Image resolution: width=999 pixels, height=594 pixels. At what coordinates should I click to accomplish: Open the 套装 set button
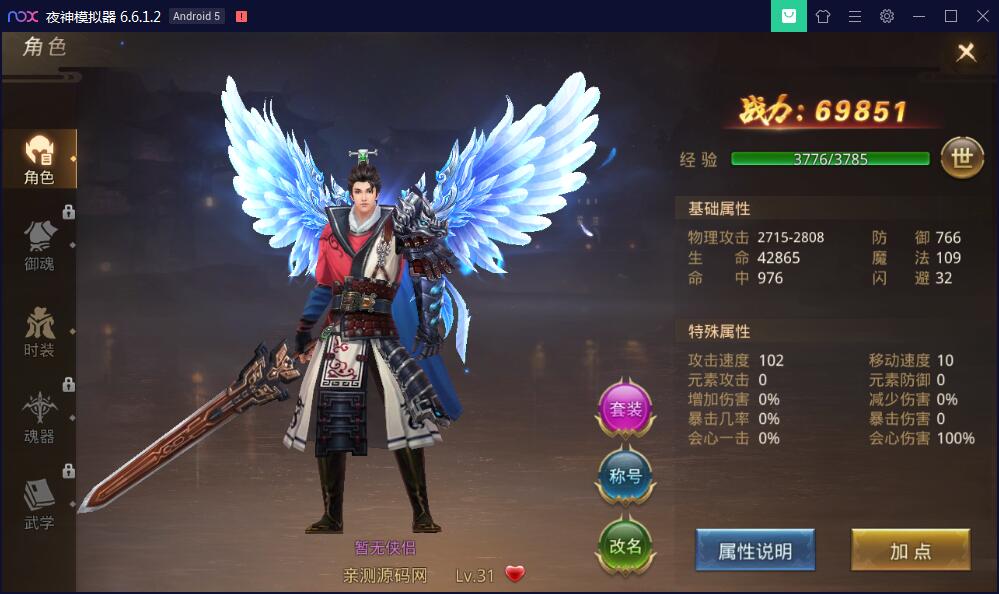click(x=626, y=408)
